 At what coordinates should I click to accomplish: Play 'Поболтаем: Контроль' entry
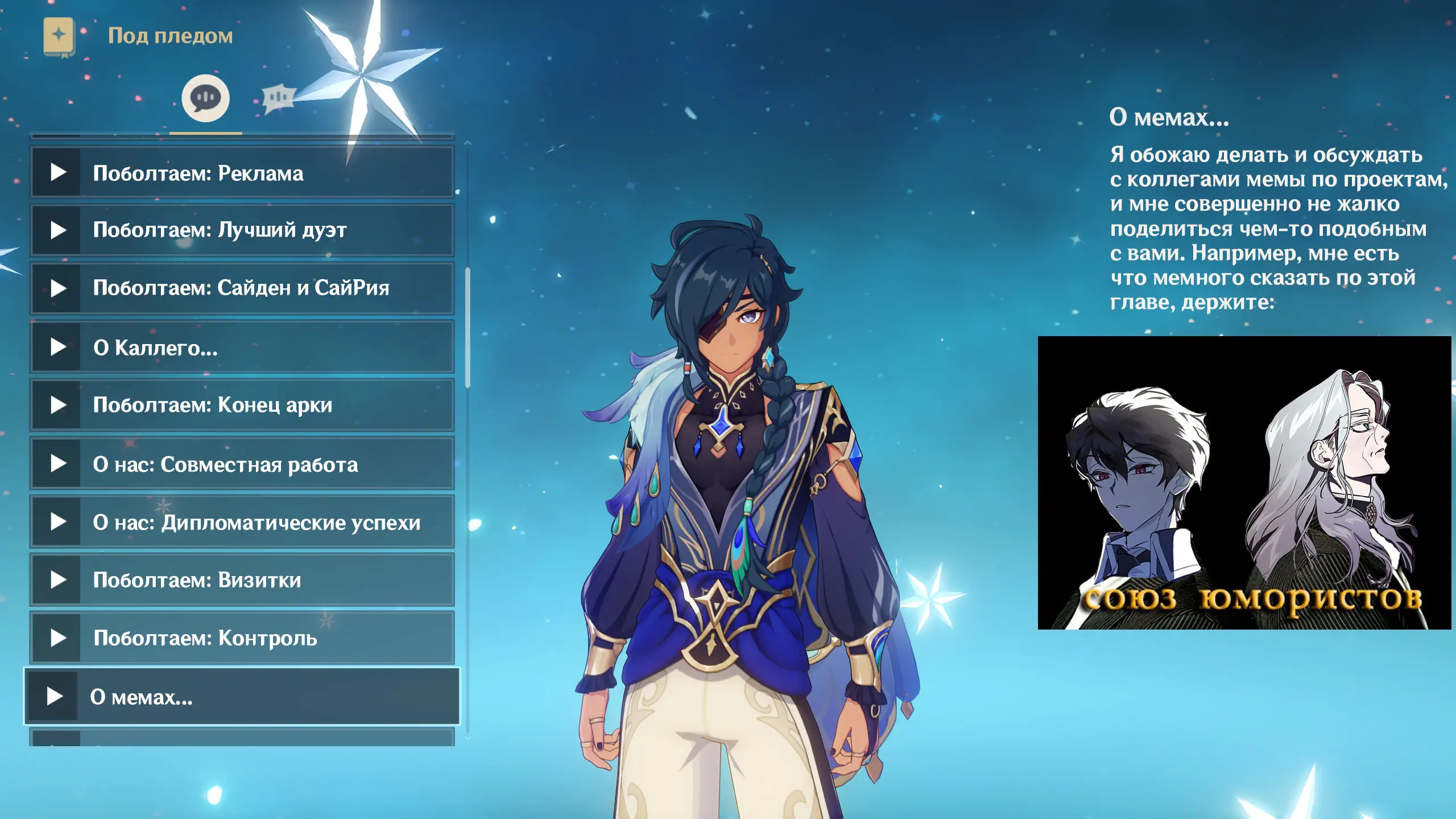pyautogui.click(x=242, y=638)
